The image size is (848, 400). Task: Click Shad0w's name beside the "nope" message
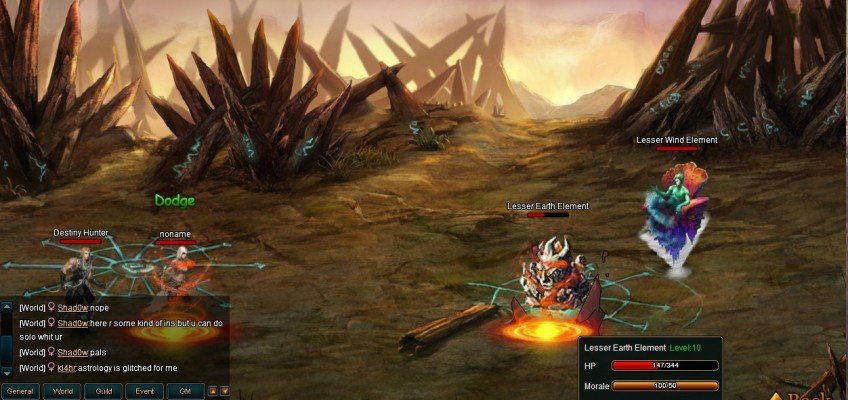pyautogui.click(x=72, y=308)
